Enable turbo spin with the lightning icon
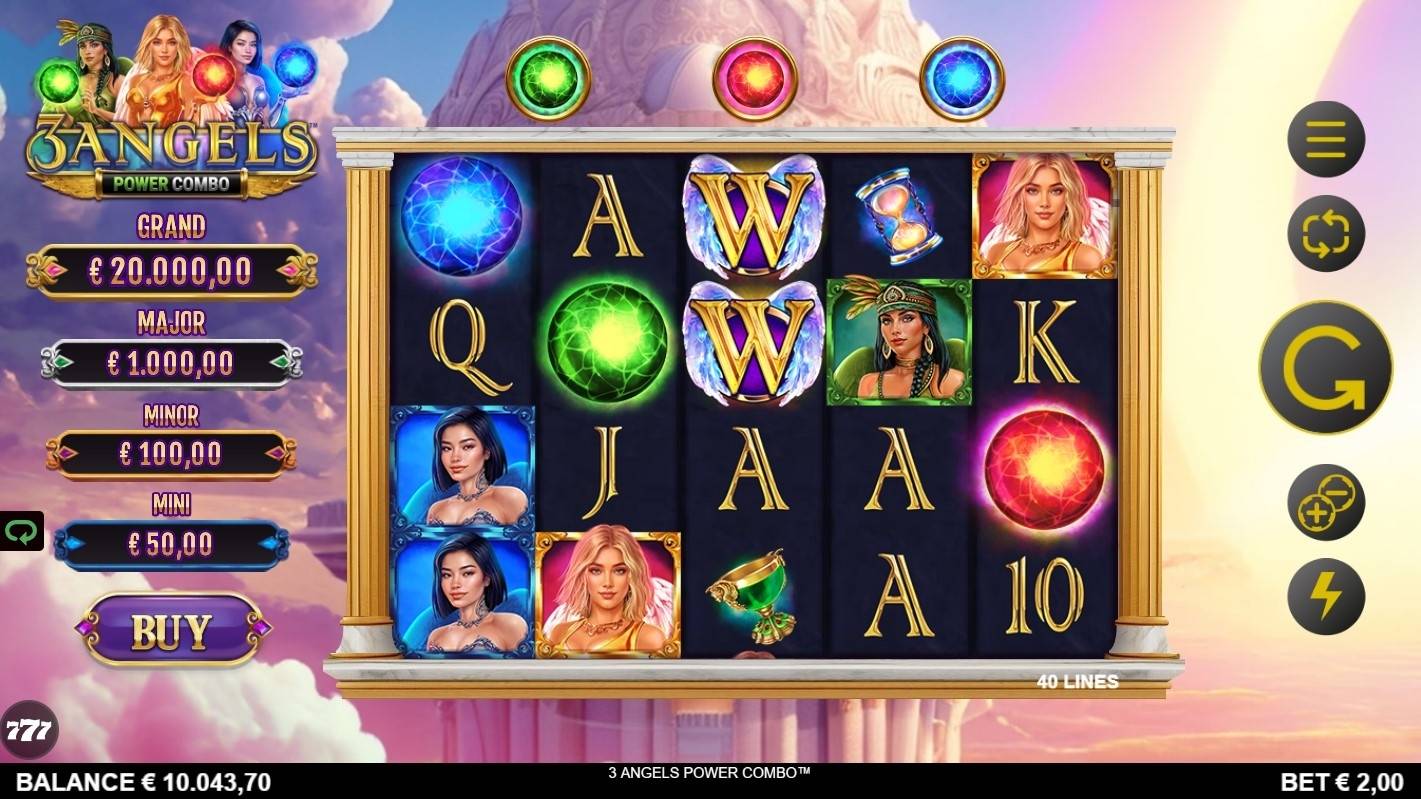 pyautogui.click(x=1326, y=596)
